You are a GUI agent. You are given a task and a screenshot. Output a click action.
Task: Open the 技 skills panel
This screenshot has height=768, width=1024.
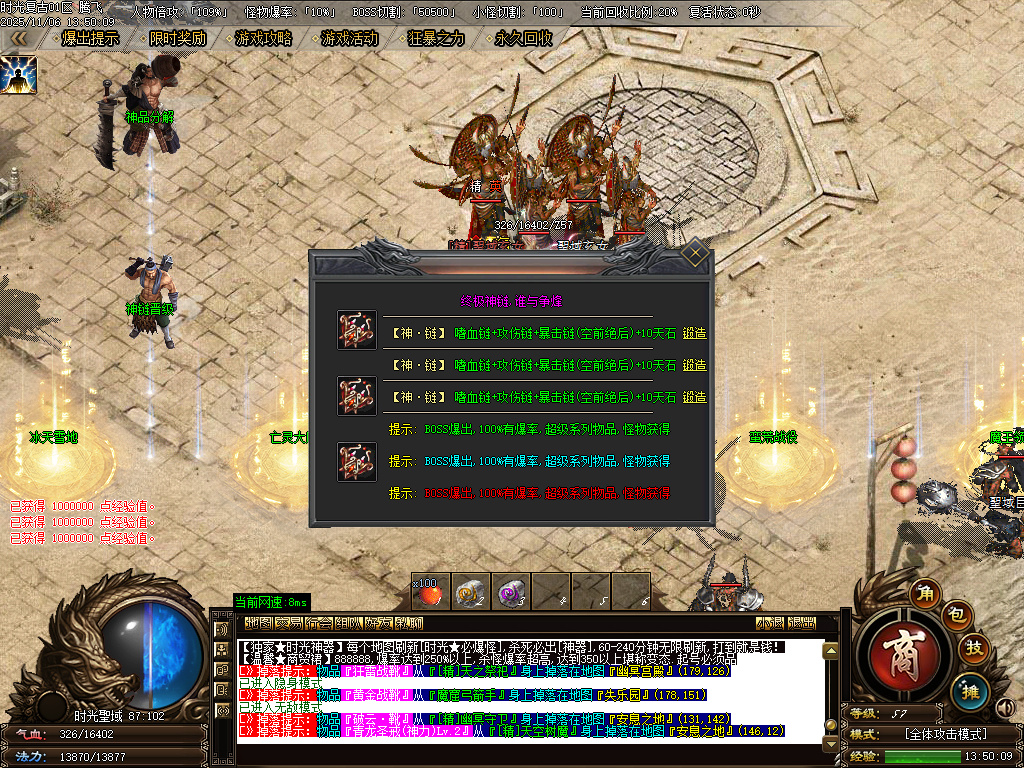click(973, 650)
